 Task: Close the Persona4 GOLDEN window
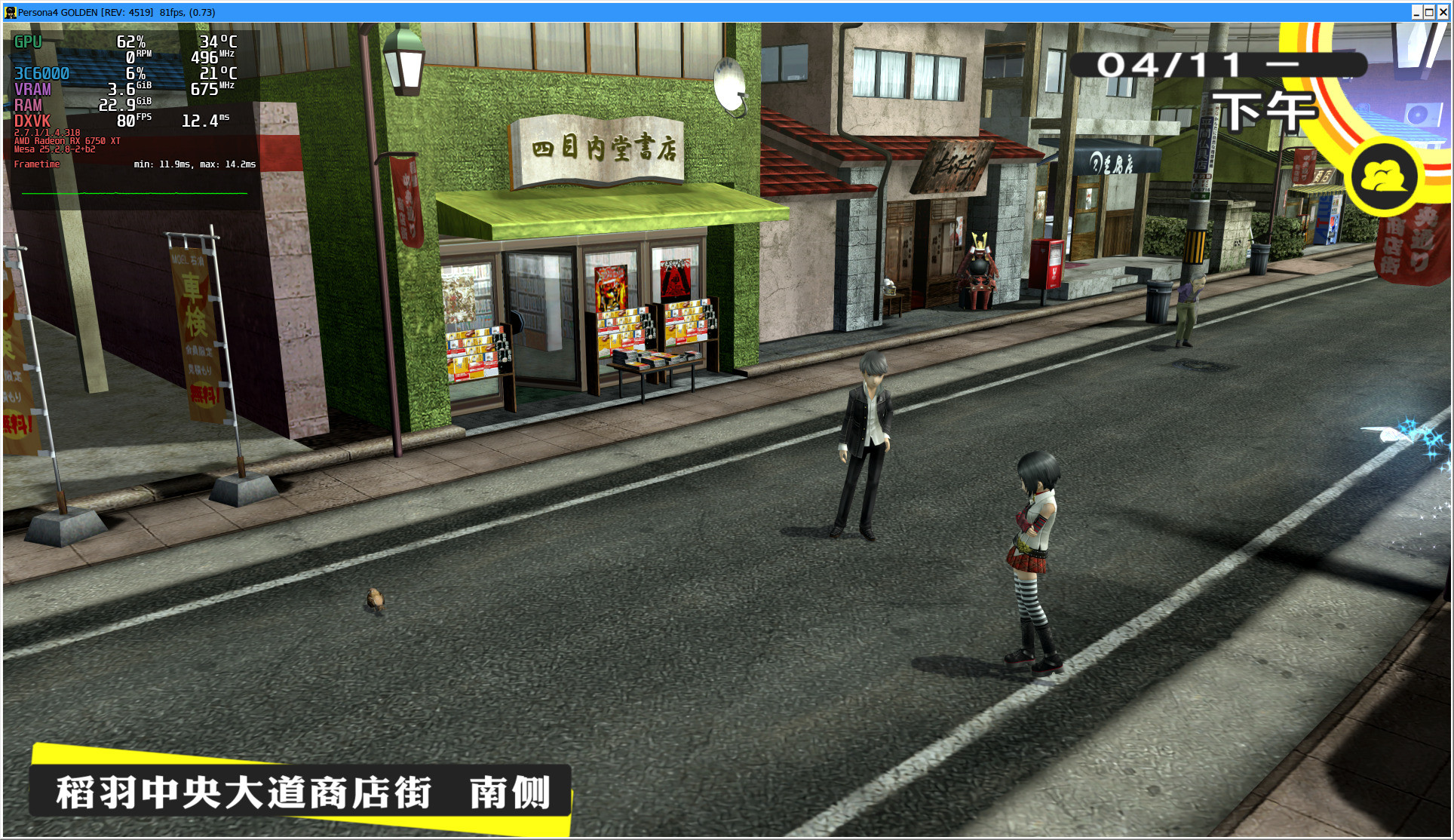[x=1443, y=12]
